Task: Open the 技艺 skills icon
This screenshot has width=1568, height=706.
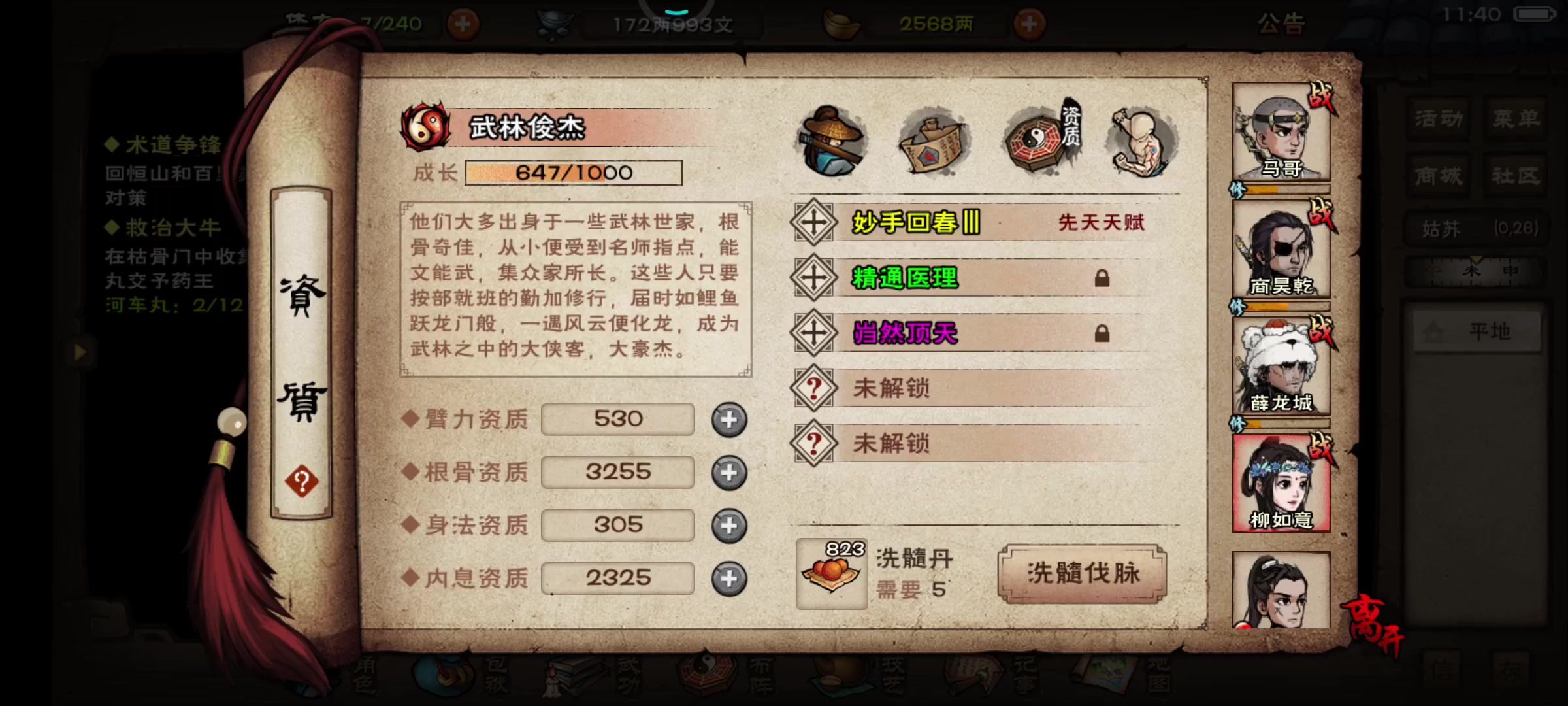Action: tap(843, 677)
